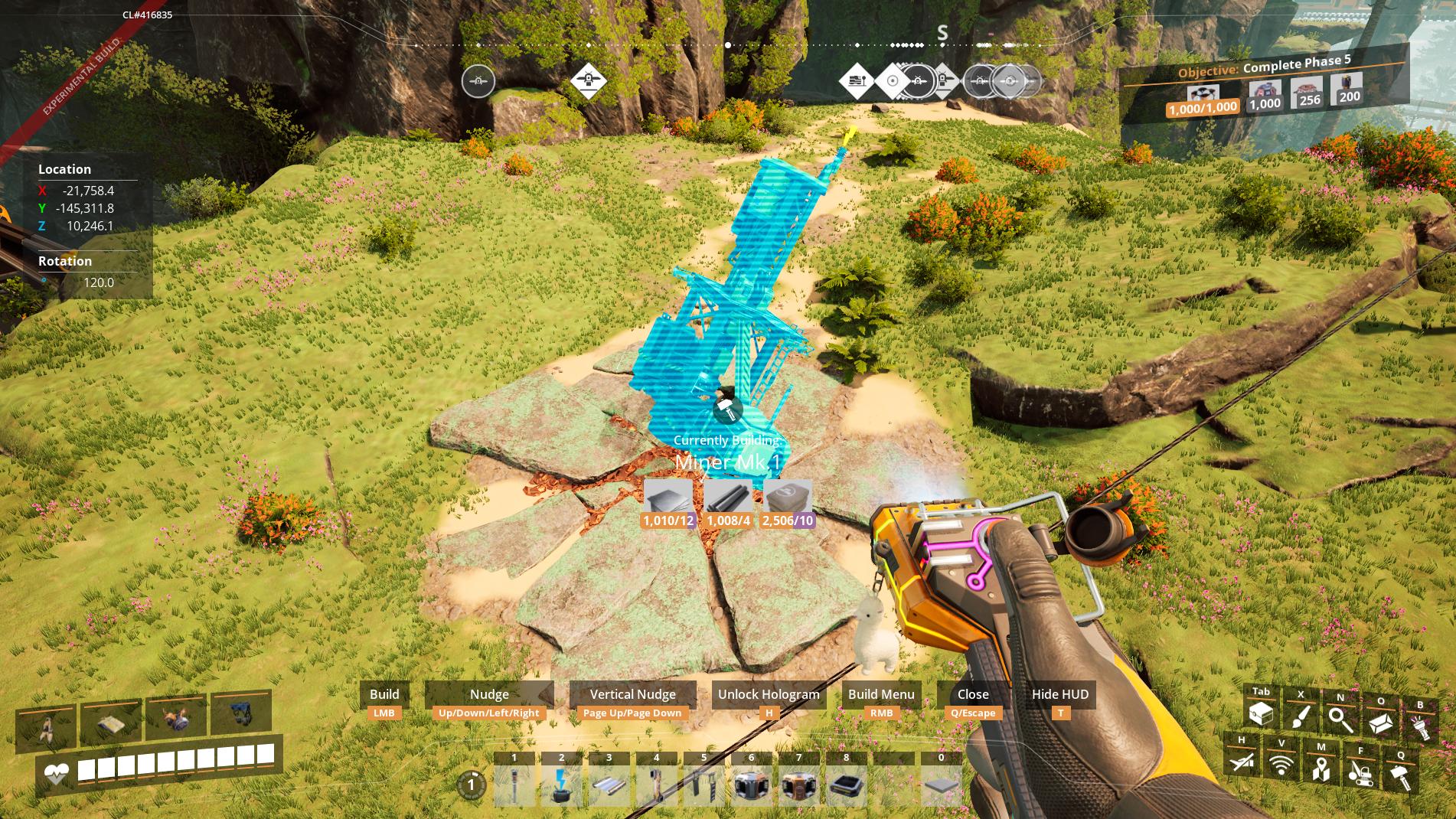Open the hammer build menu icon
The width and height of the screenshot is (1456, 819).
1401,777
